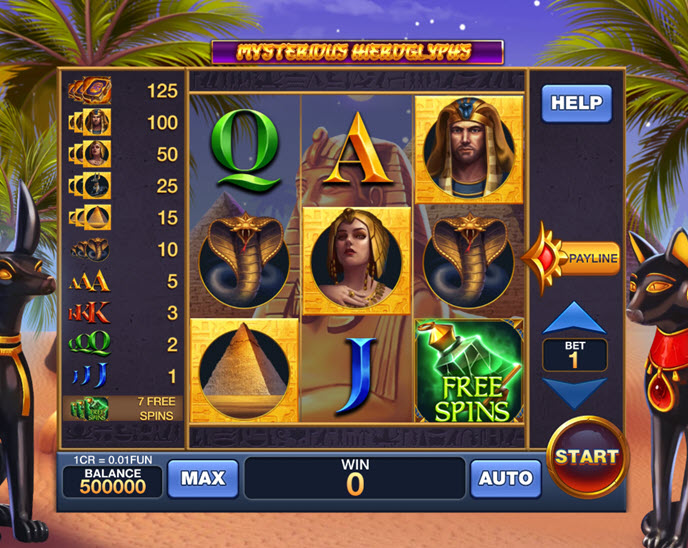This screenshot has height=548, width=688.
Task: Decrease the bet with the down arrow
Action: [x=575, y=391]
